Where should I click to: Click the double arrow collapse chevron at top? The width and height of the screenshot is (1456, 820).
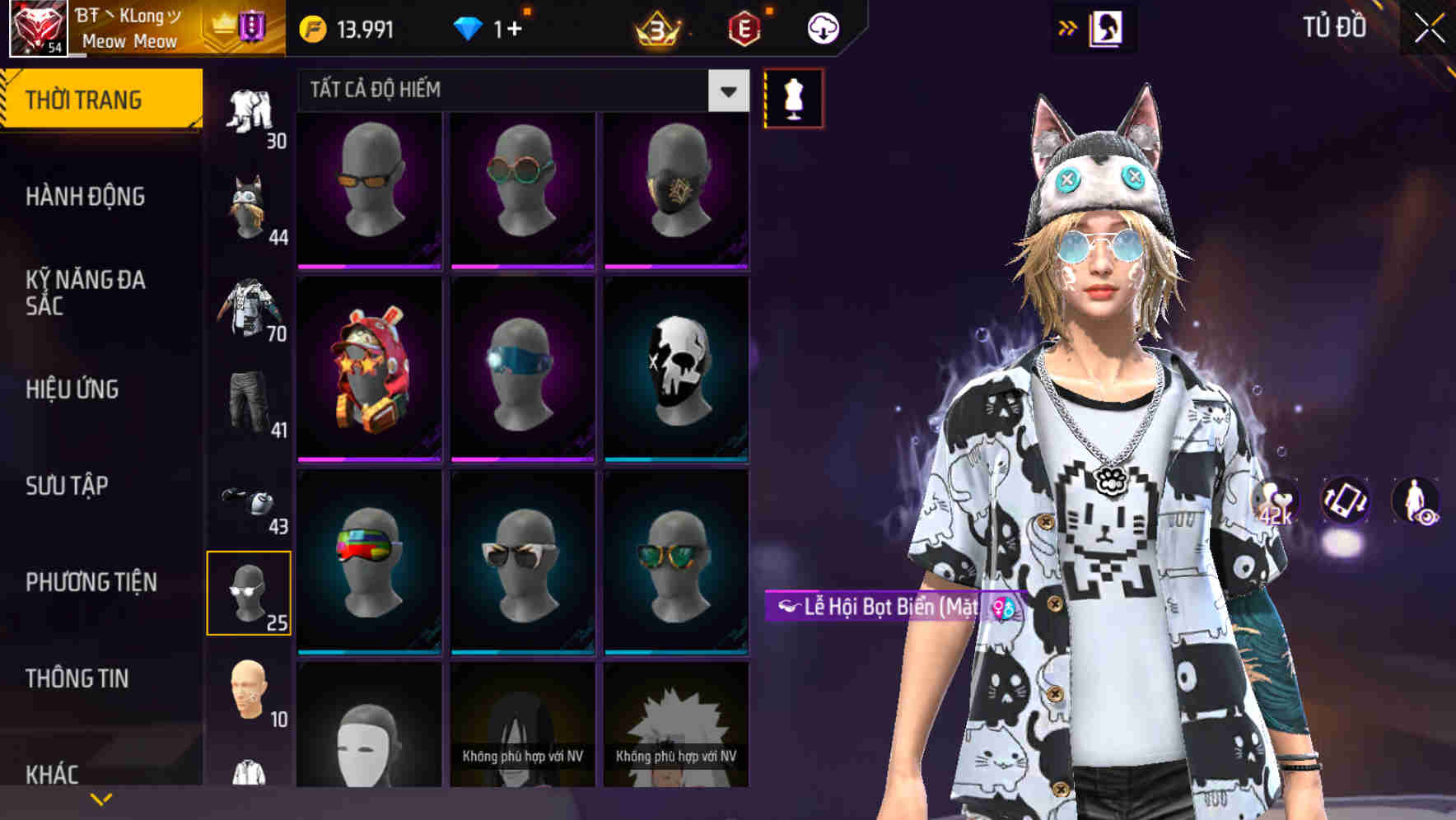[x=1068, y=26]
